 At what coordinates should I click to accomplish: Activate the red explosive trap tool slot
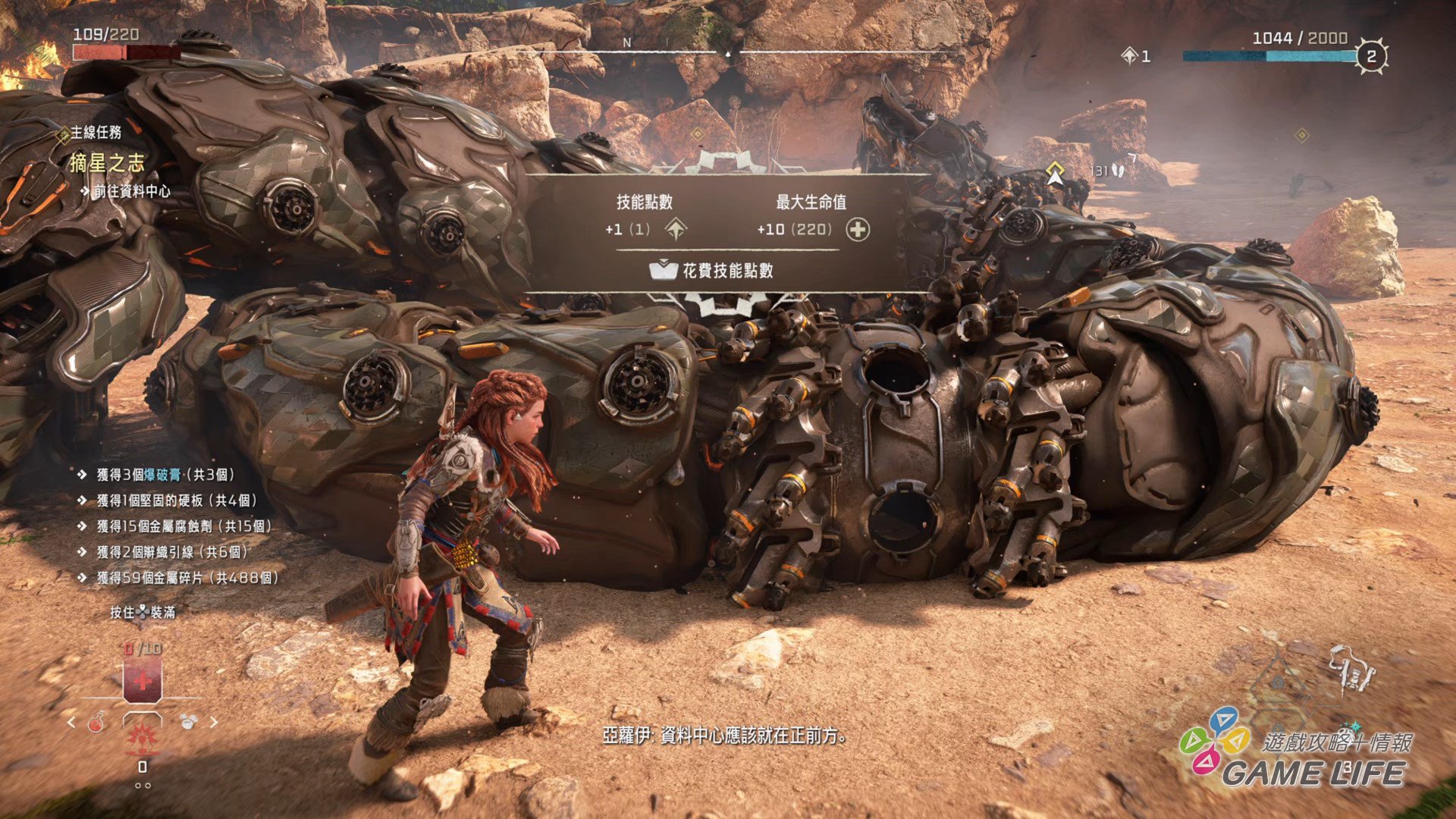pyautogui.click(x=142, y=739)
